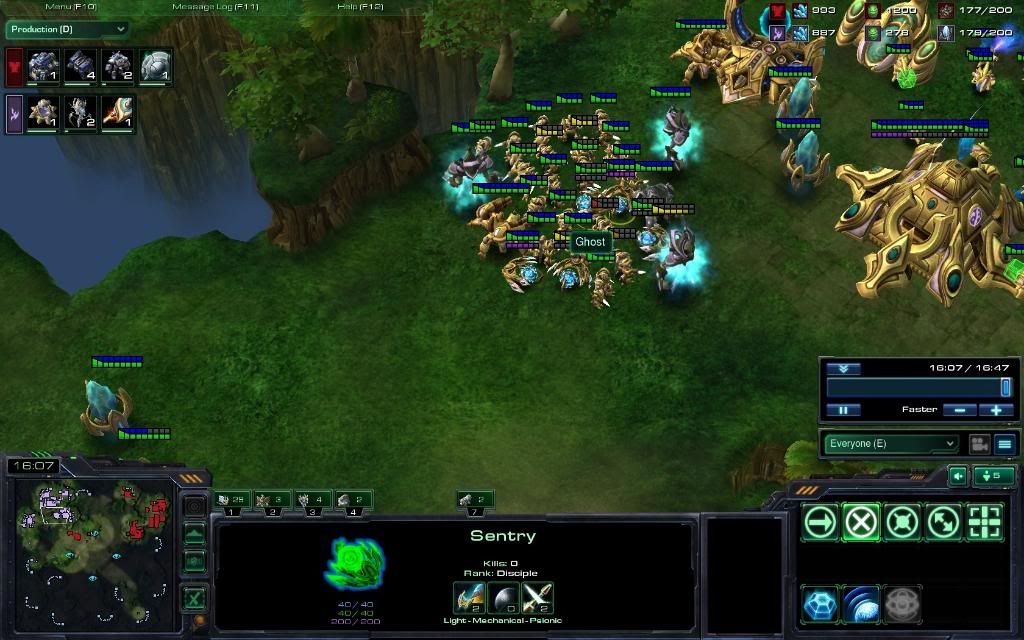The height and width of the screenshot is (640, 1024).
Task: Open the Everyone (E) vision dropdown
Action: pos(890,444)
